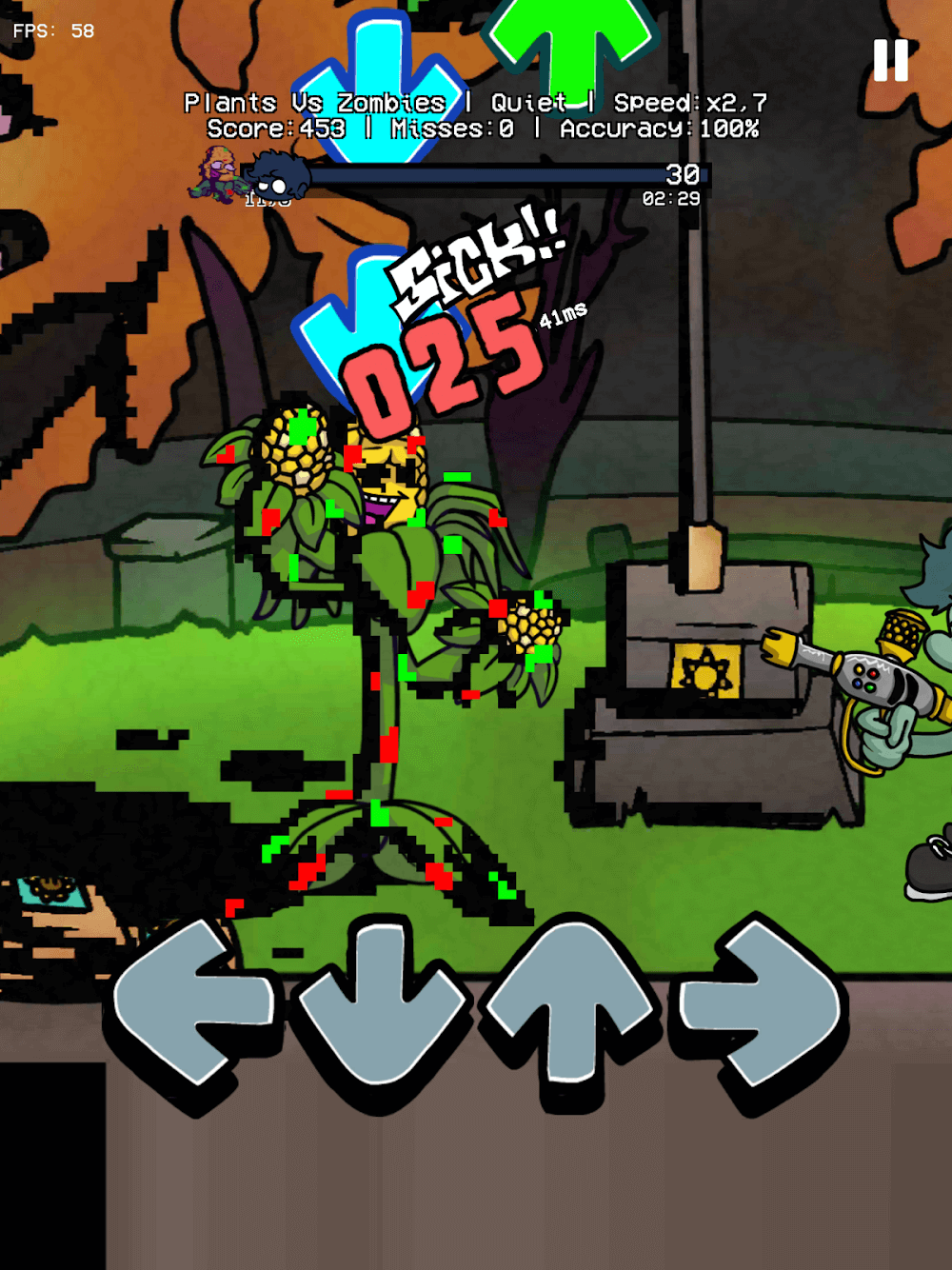
Task: Tap the gray up arrow receptor
Action: 572,1009
